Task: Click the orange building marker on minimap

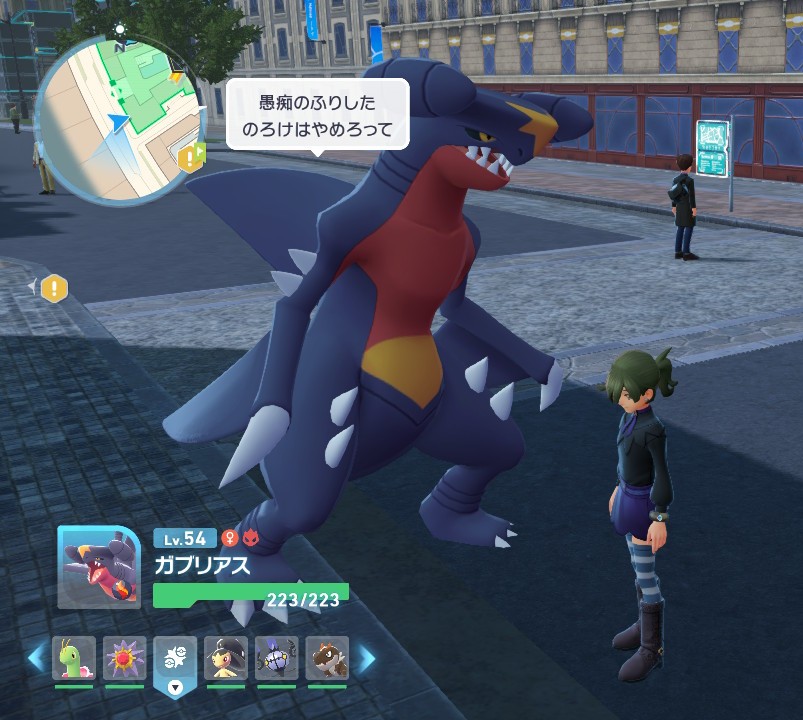Action: tap(177, 75)
